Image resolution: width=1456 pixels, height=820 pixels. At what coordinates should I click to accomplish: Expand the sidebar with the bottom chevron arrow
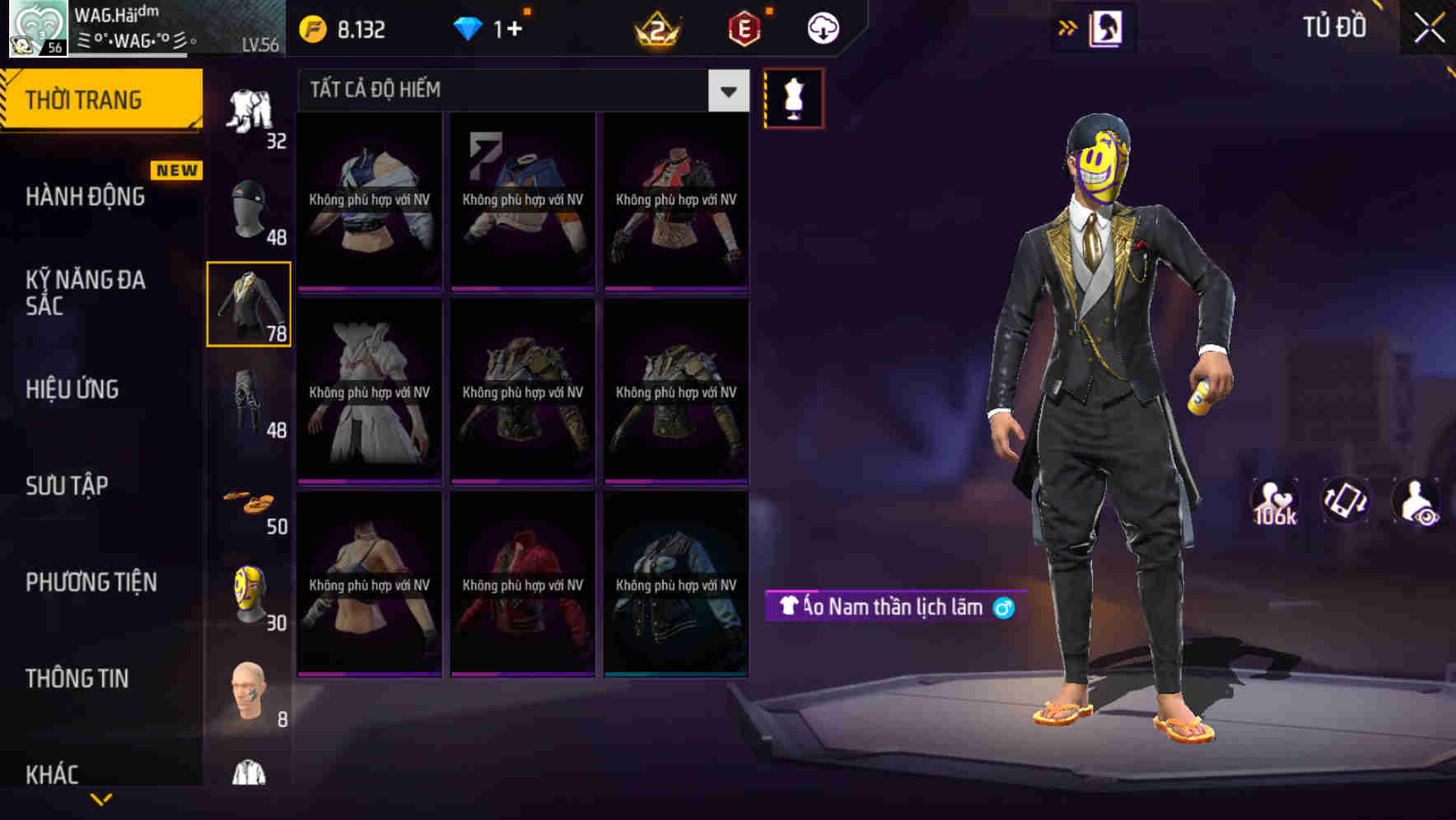point(100,801)
